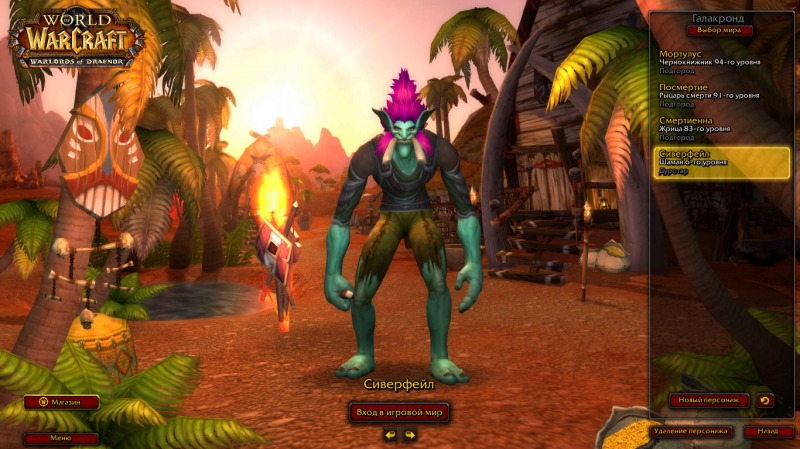
Task: Open the Выбор мира realm selection
Action: tap(720, 31)
